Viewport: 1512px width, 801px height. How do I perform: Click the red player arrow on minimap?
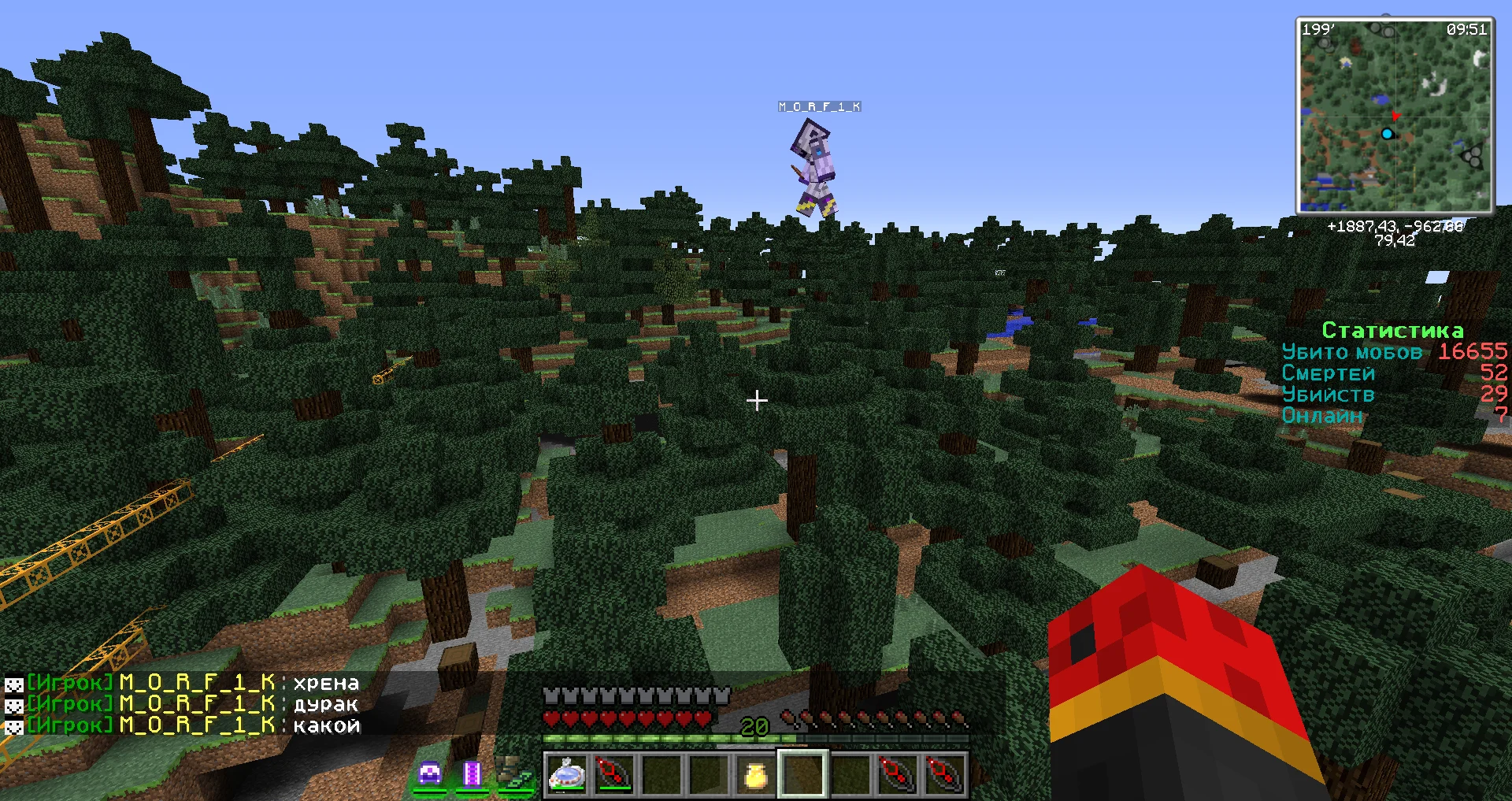coord(1395,117)
